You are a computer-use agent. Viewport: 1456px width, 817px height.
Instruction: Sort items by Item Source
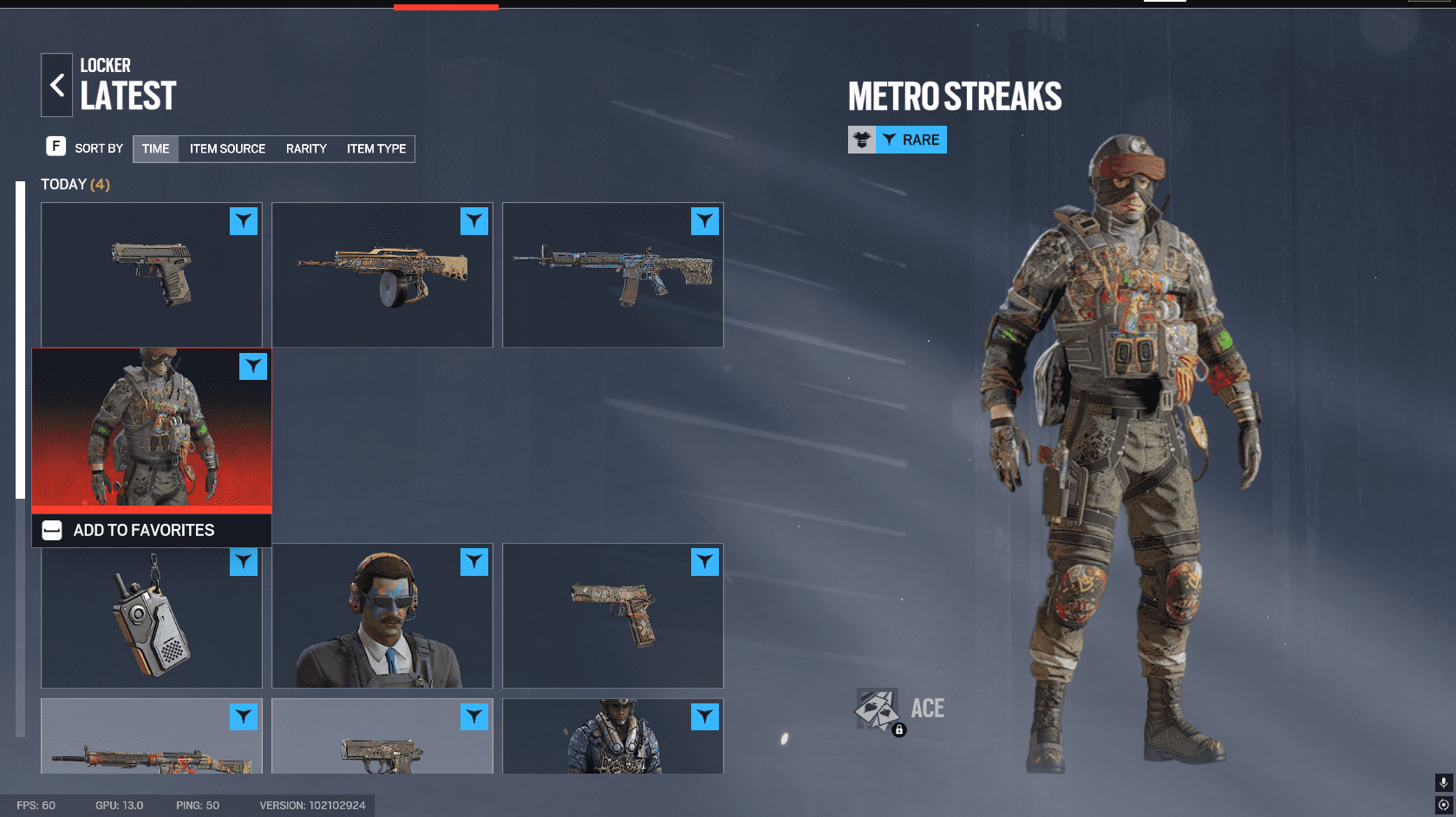[227, 148]
